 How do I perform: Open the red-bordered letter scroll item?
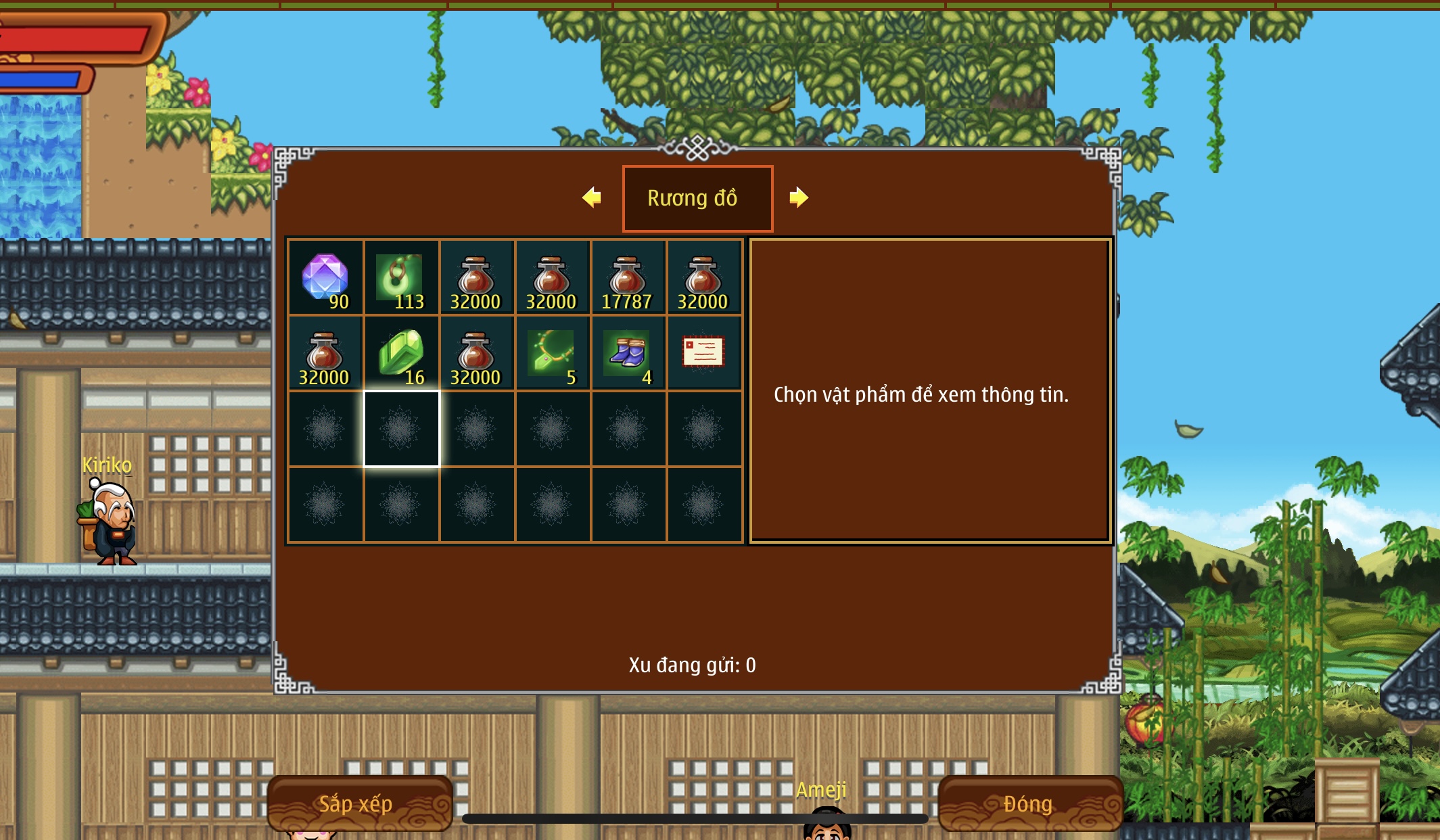703,353
